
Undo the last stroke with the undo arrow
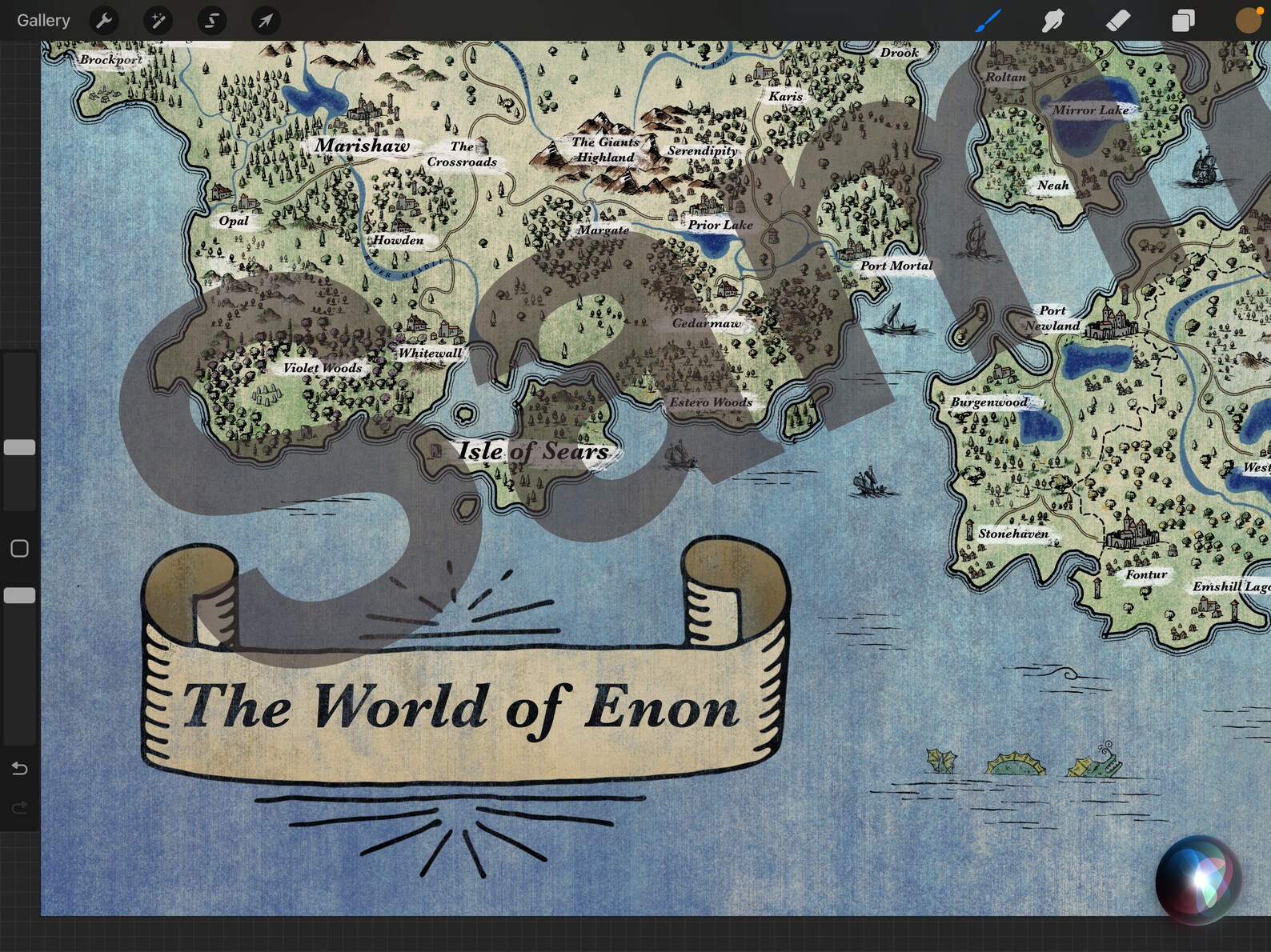click(x=19, y=768)
